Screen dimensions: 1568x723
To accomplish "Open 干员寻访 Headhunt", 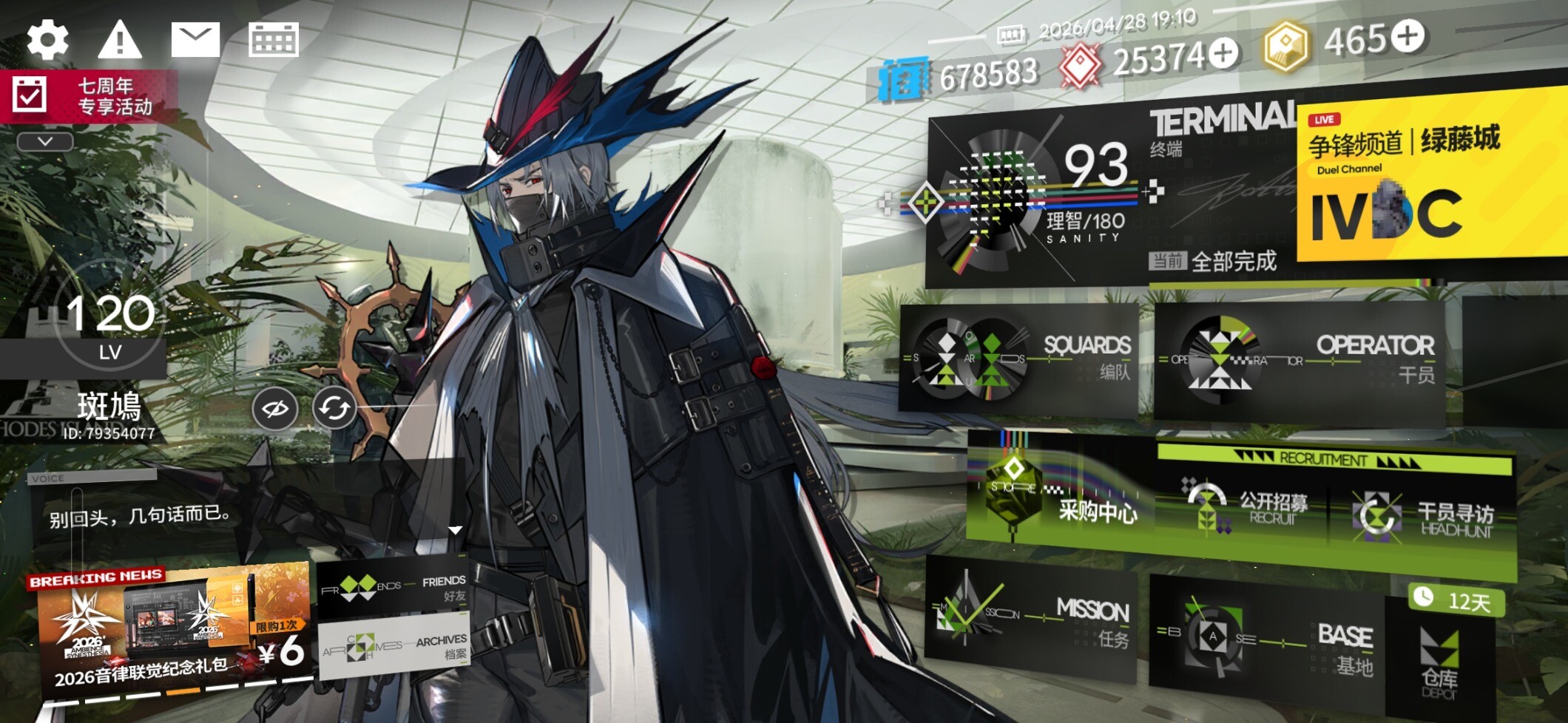I will [x=1420, y=517].
